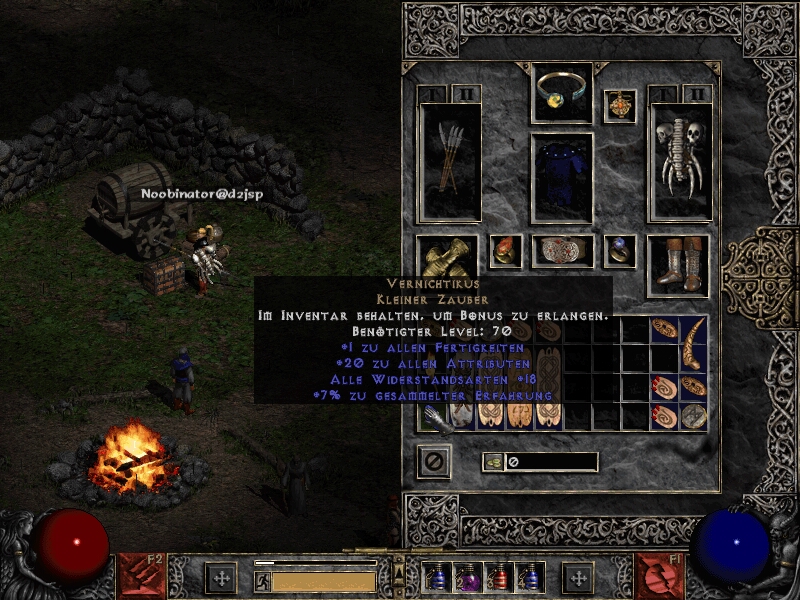Select the skull bone shield slot
800x600 pixels.
point(680,160)
